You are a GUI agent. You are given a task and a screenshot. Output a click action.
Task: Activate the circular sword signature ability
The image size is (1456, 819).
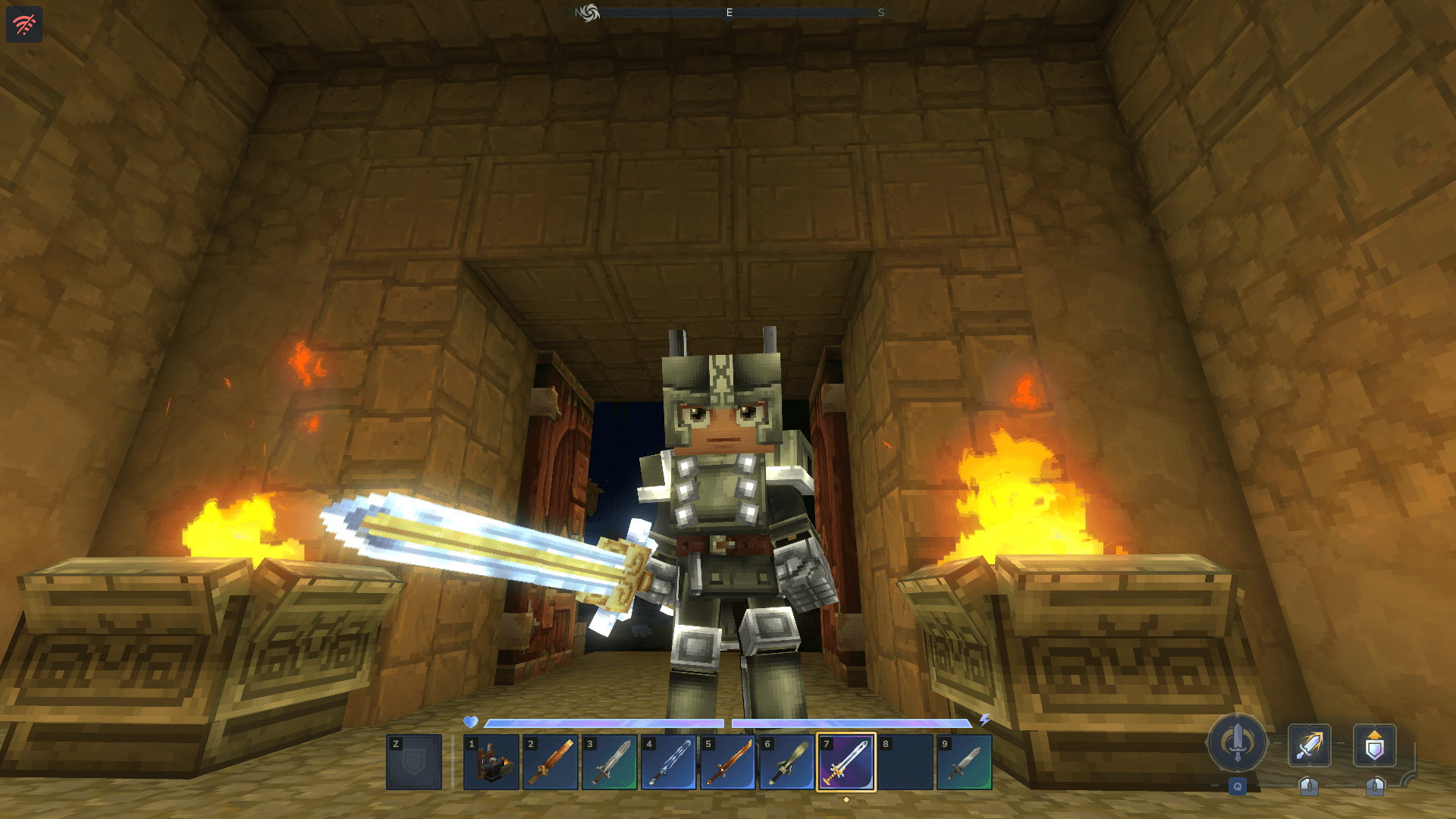click(x=1238, y=743)
